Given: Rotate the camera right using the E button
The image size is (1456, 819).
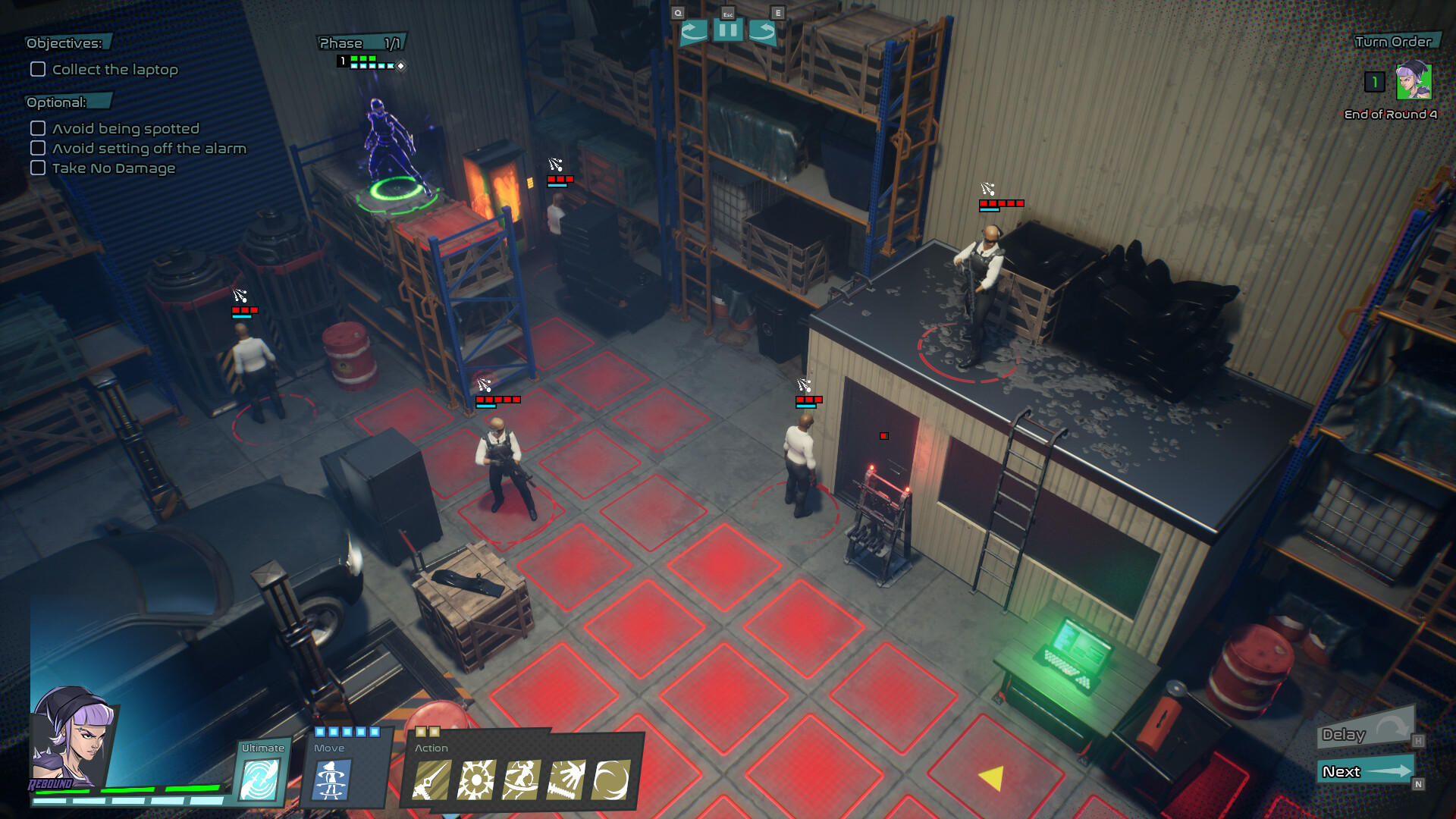Looking at the screenshot, I should click(x=764, y=32).
